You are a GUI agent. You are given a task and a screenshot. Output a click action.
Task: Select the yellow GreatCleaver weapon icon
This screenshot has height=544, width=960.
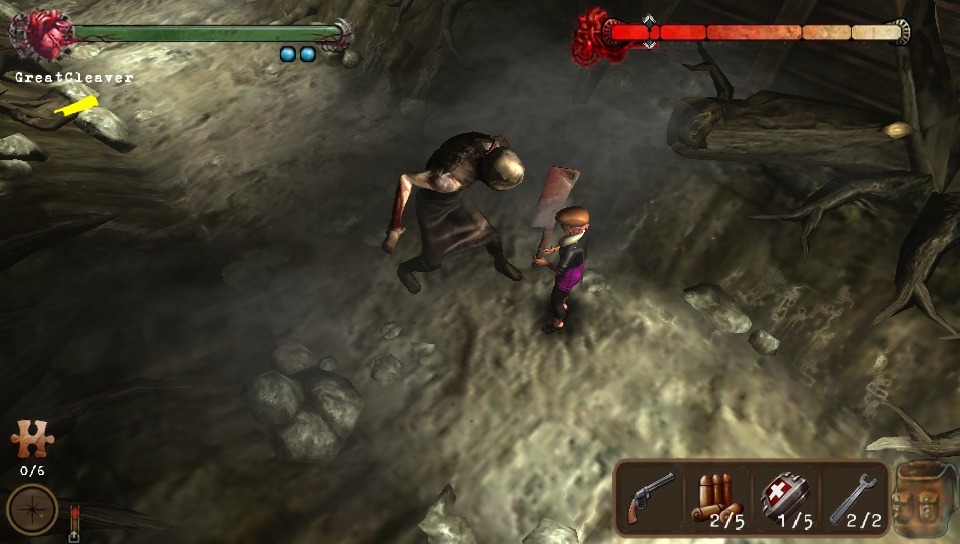click(76, 104)
